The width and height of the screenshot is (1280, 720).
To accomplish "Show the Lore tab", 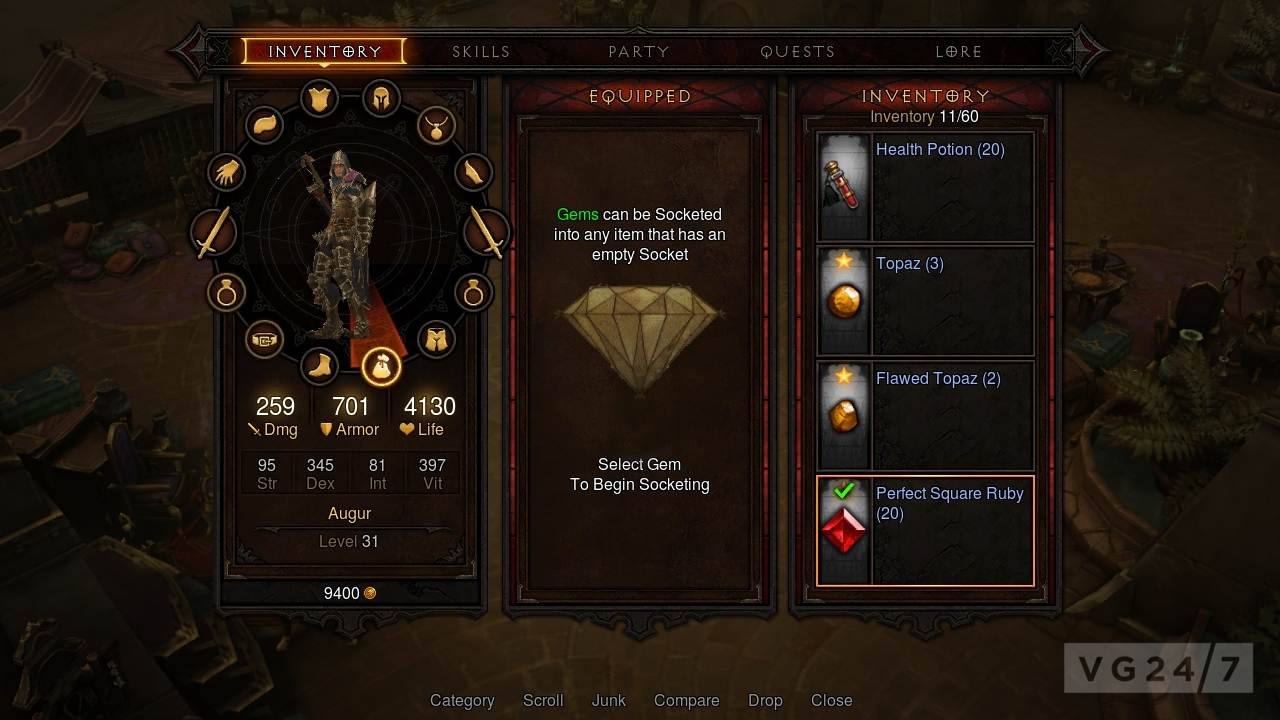I will [958, 51].
